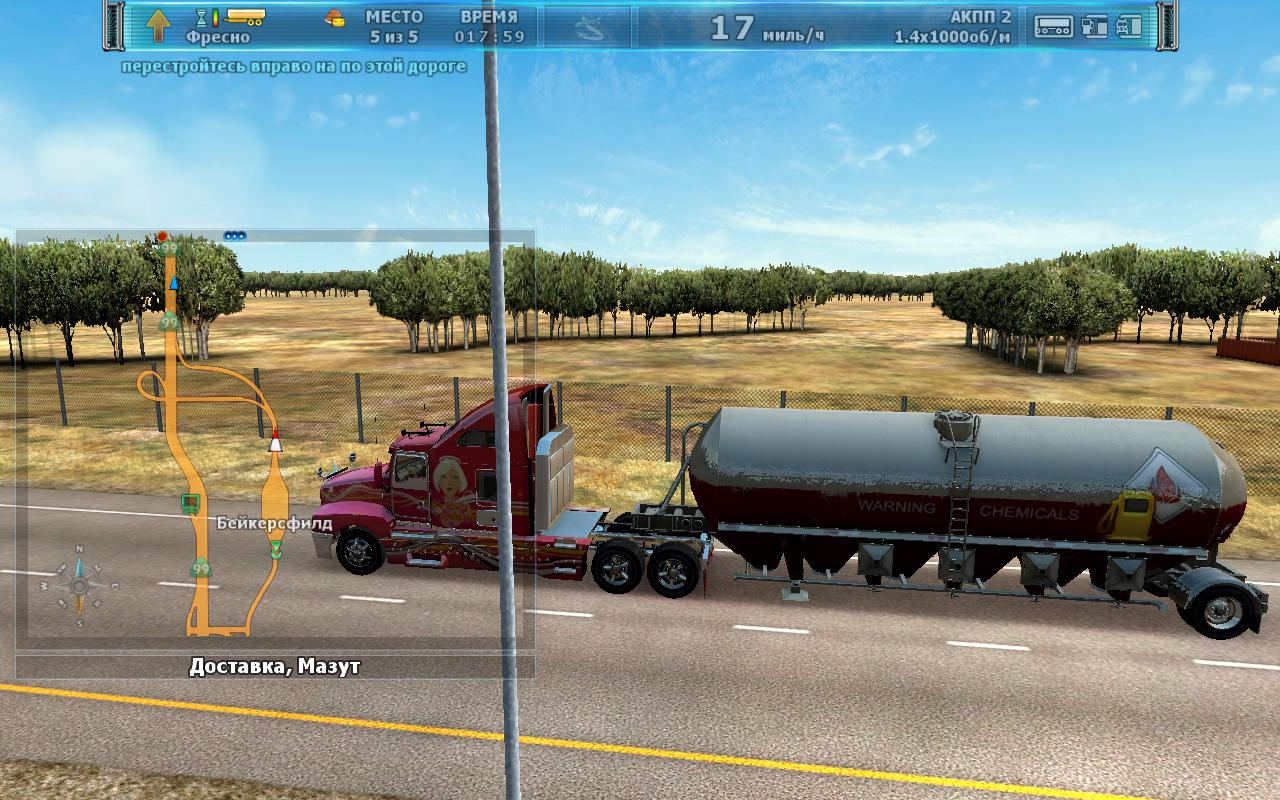This screenshot has width=1280, height=800.
Task: Click the yellow direction arrow indicator
Action: point(158,25)
